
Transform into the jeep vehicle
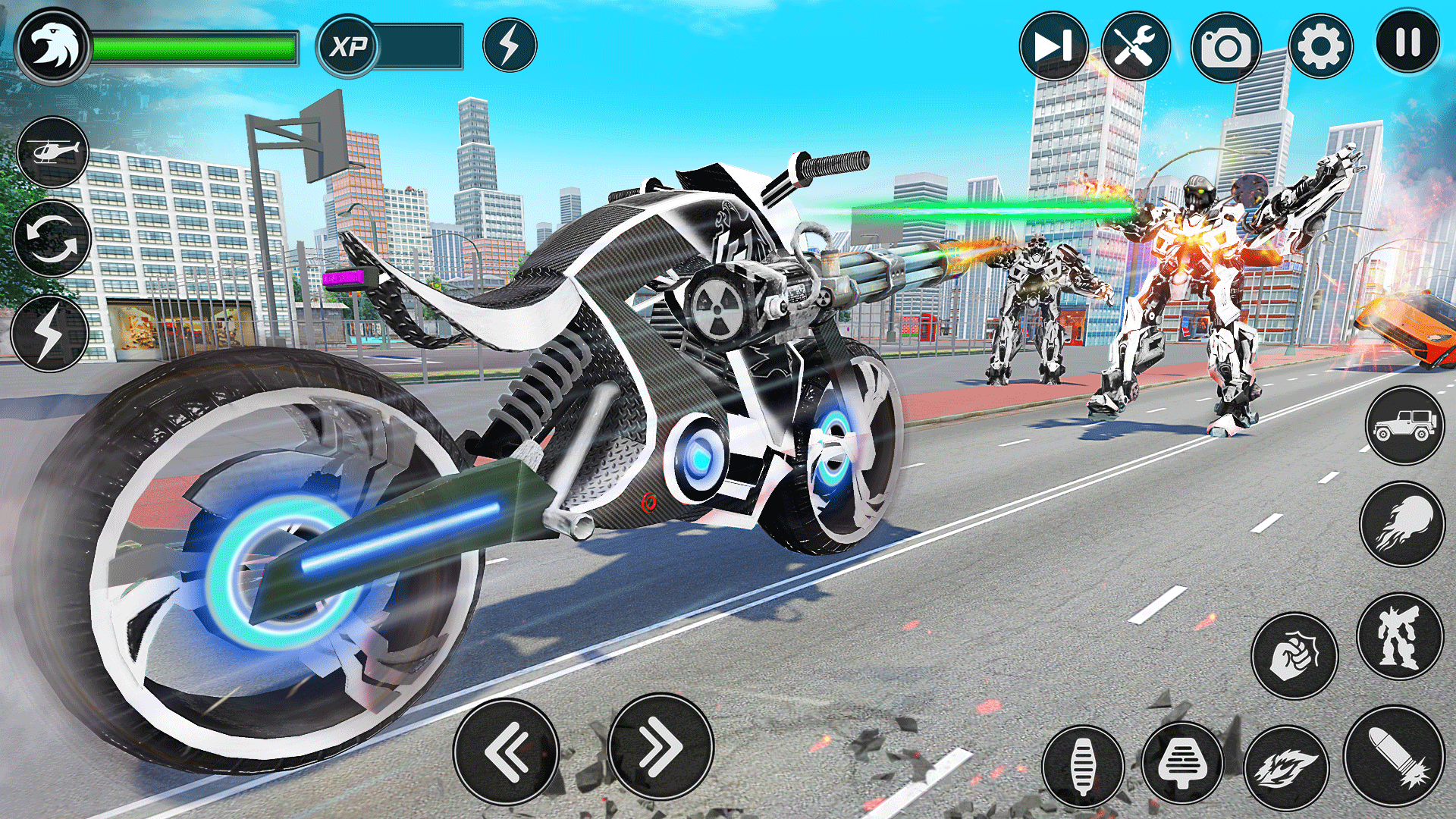[1404, 425]
